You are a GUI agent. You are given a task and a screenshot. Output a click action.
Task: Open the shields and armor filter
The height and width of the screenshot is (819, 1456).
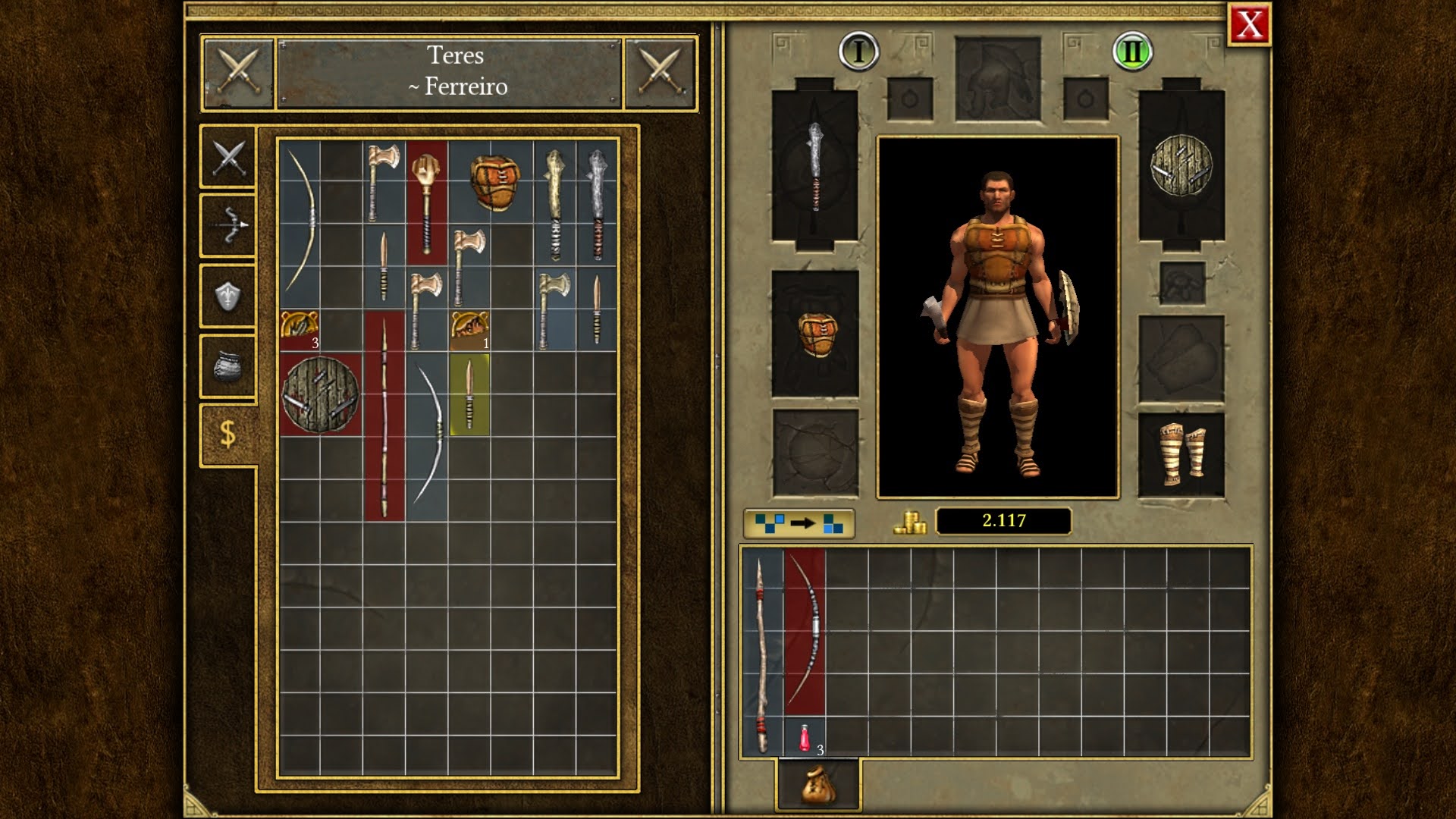pyautogui.click(x=226, y=293)
